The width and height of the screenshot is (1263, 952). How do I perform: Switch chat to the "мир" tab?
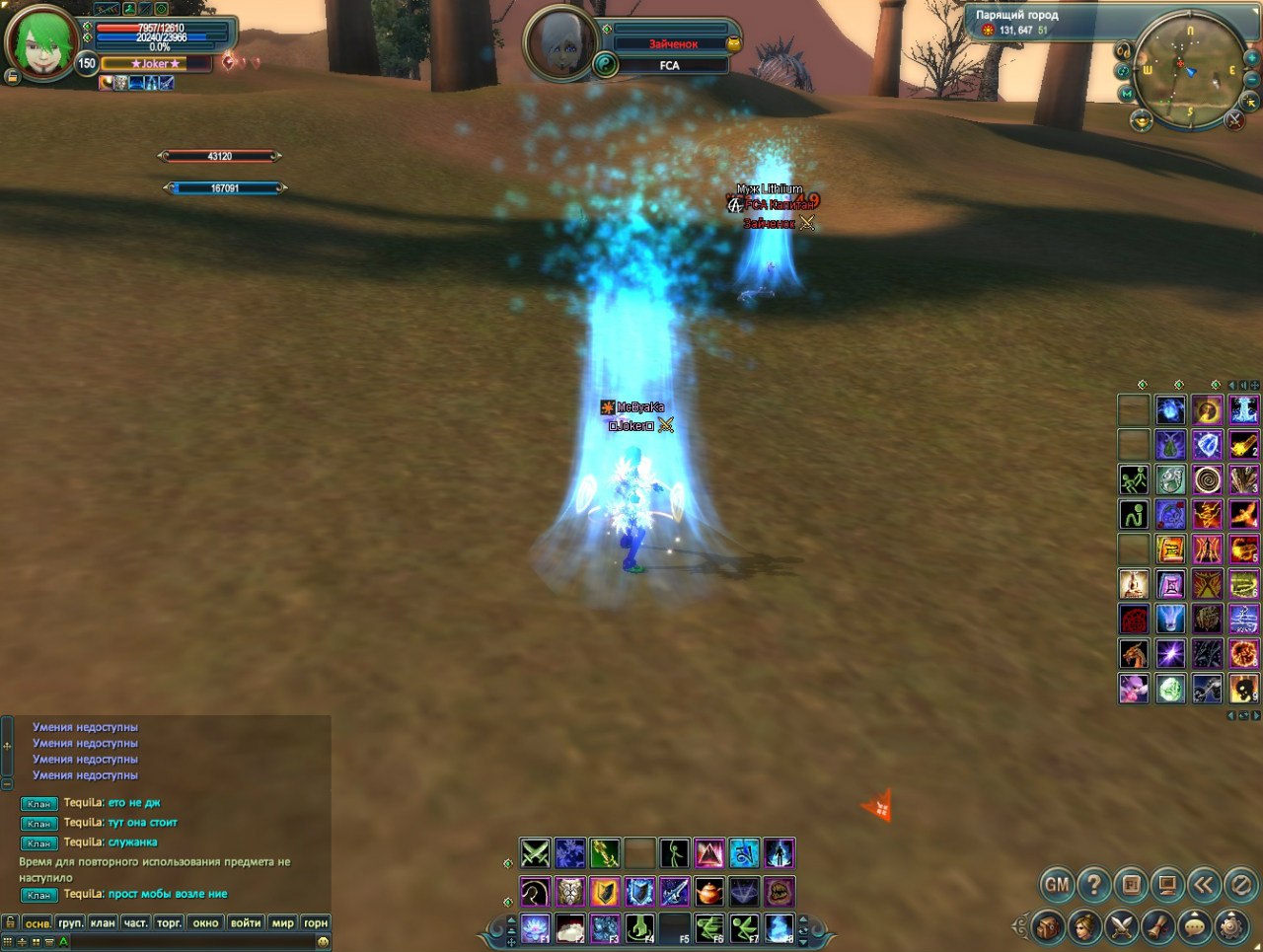283,923
